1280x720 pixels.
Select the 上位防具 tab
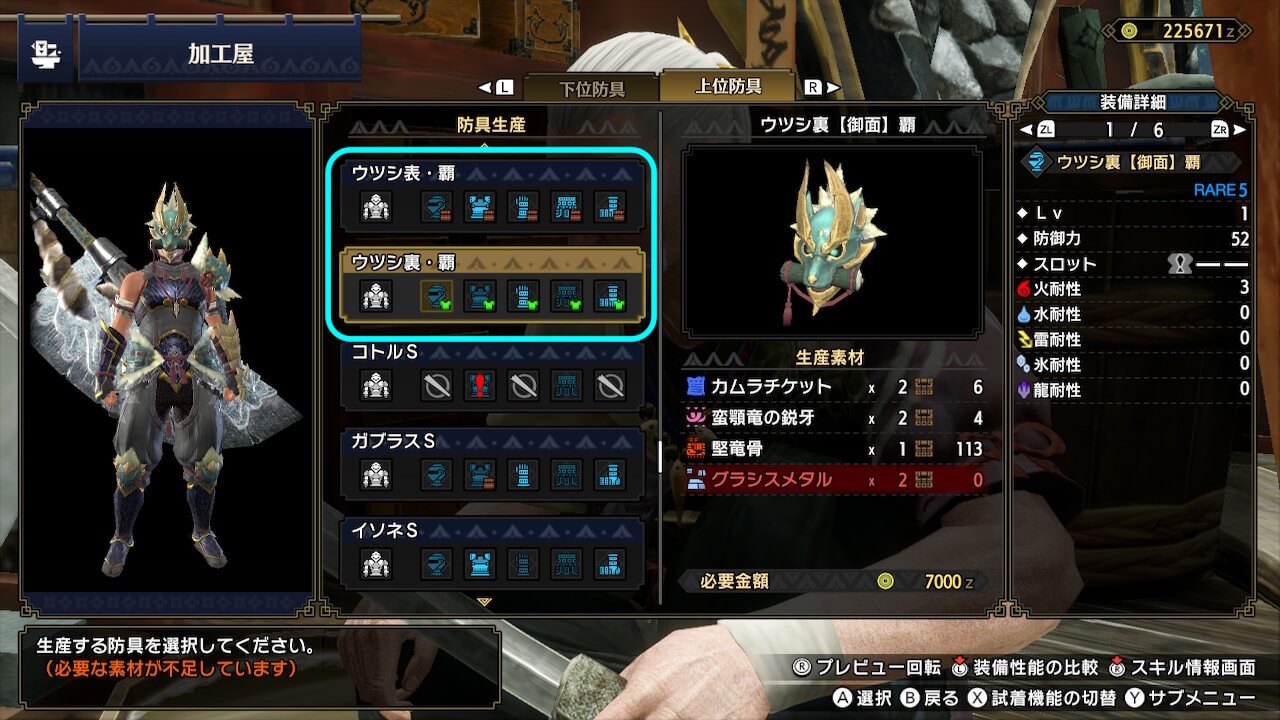click(728, 86)
